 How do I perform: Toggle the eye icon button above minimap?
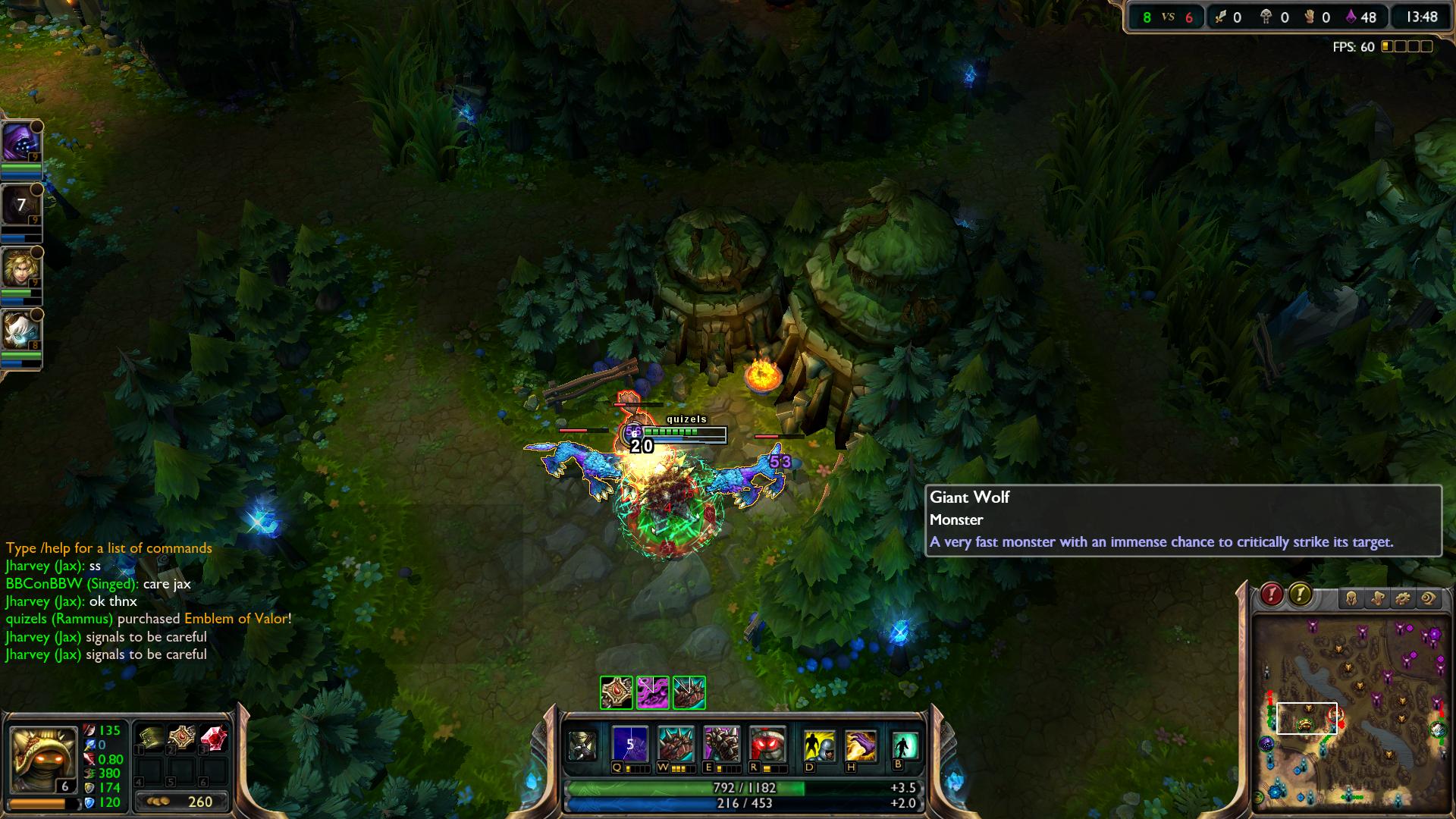(x=1429, y=599)
